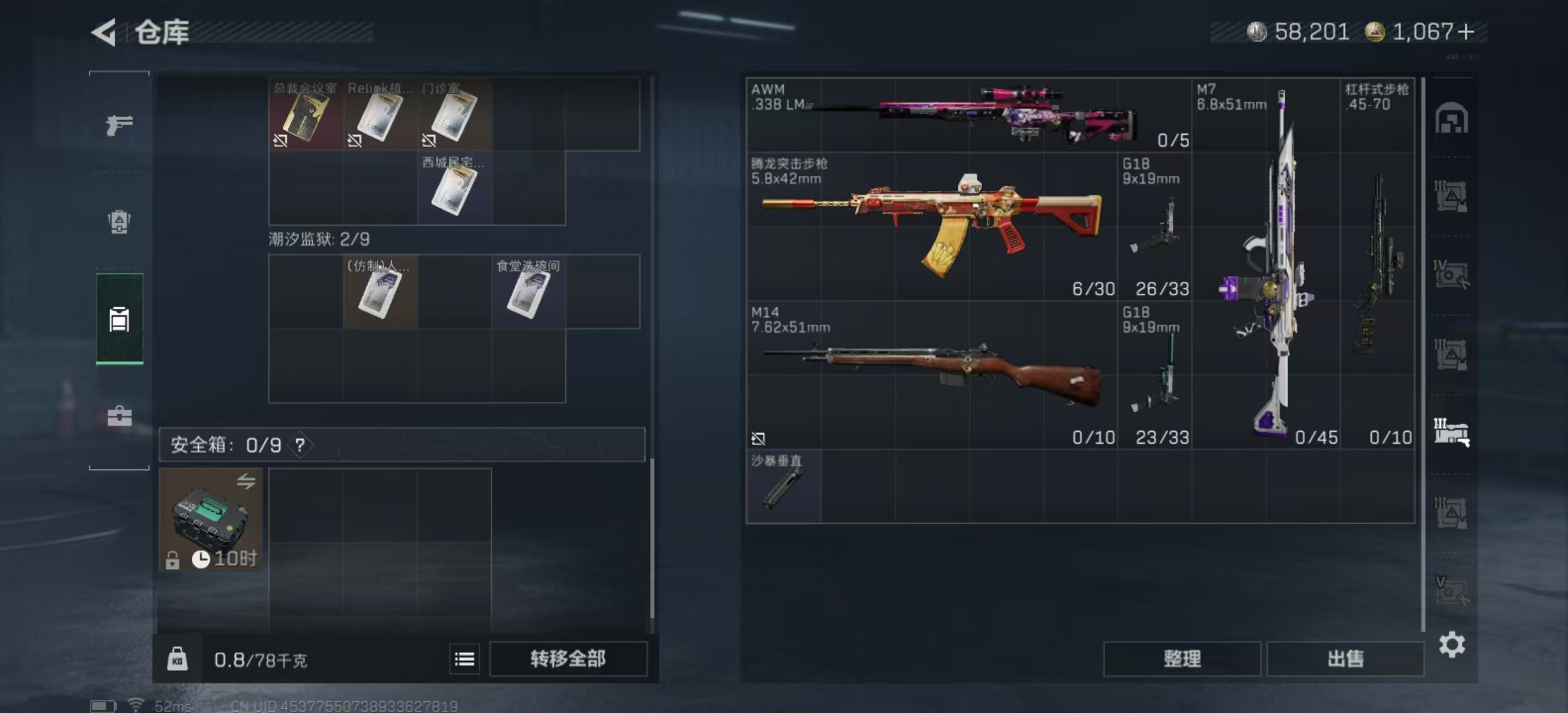Click the weight capacity bar showing 0.8/78千克

pyautogui.click(x=261, y=659)
